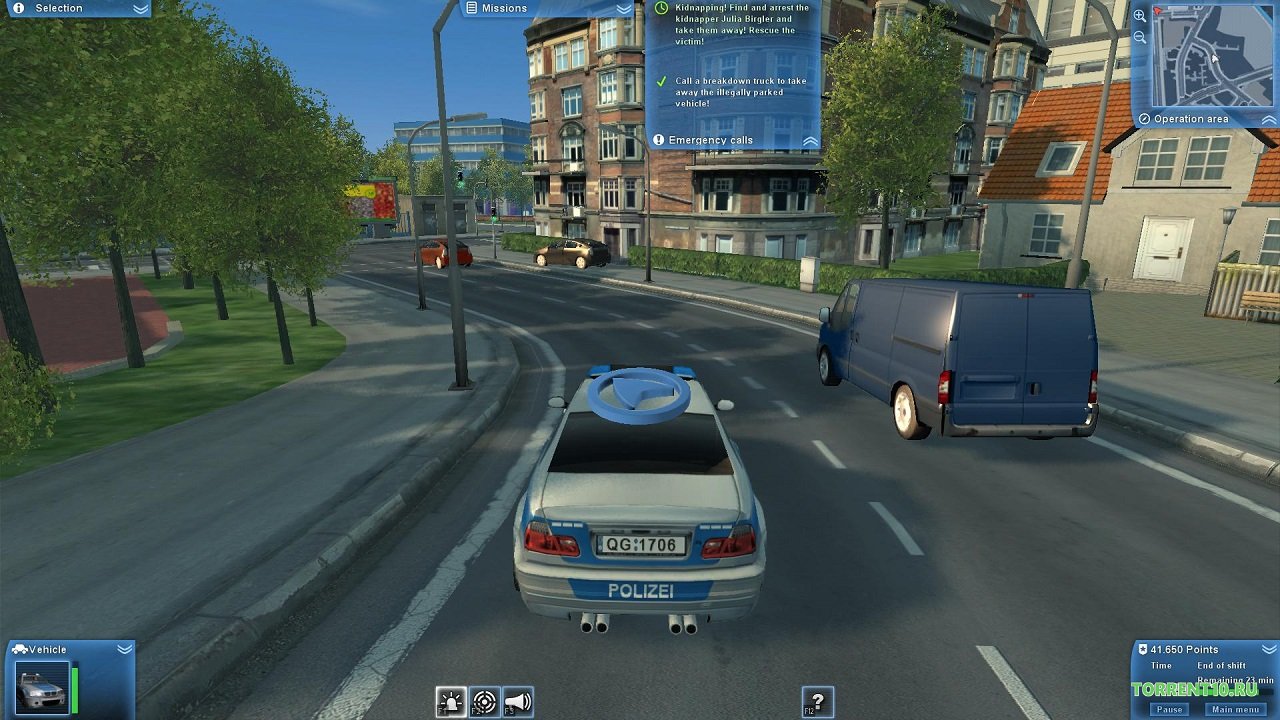Use the megaphone action

pos(517,702)
